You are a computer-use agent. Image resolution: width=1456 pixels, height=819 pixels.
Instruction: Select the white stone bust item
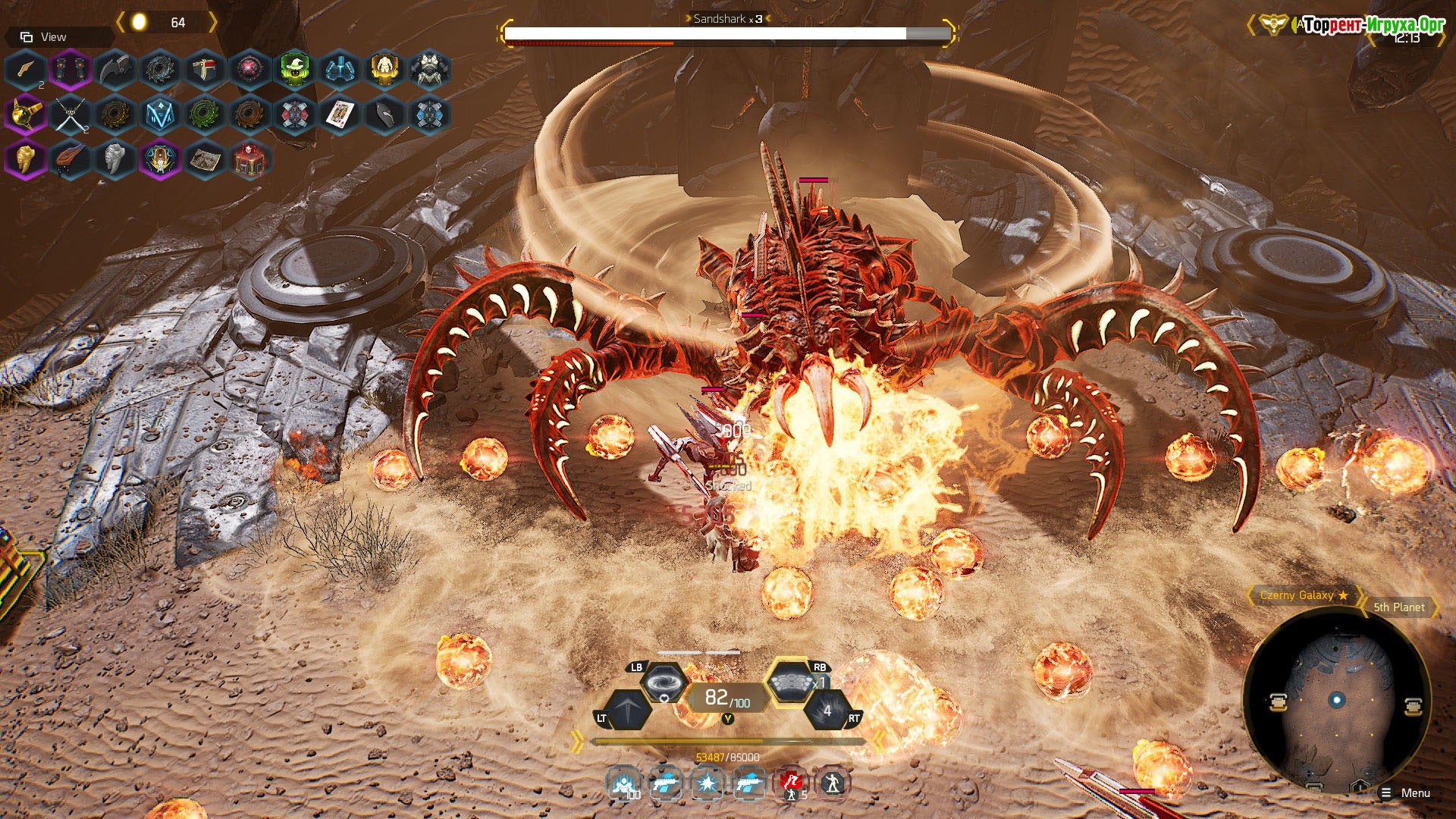pyautogui.click(x=115, y=160)
